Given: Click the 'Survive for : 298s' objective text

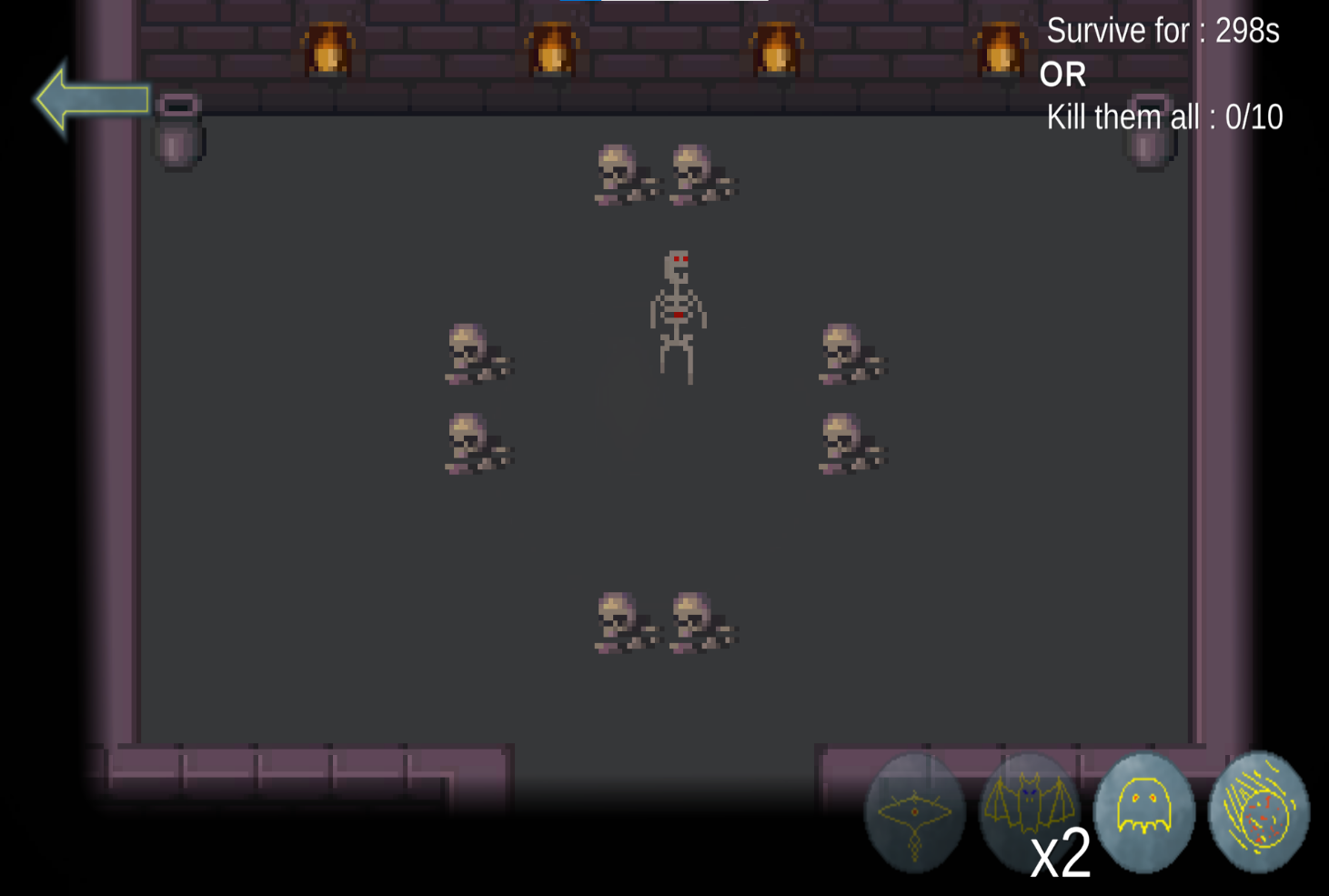Looking at the screenshot, I should point(1163,31).
